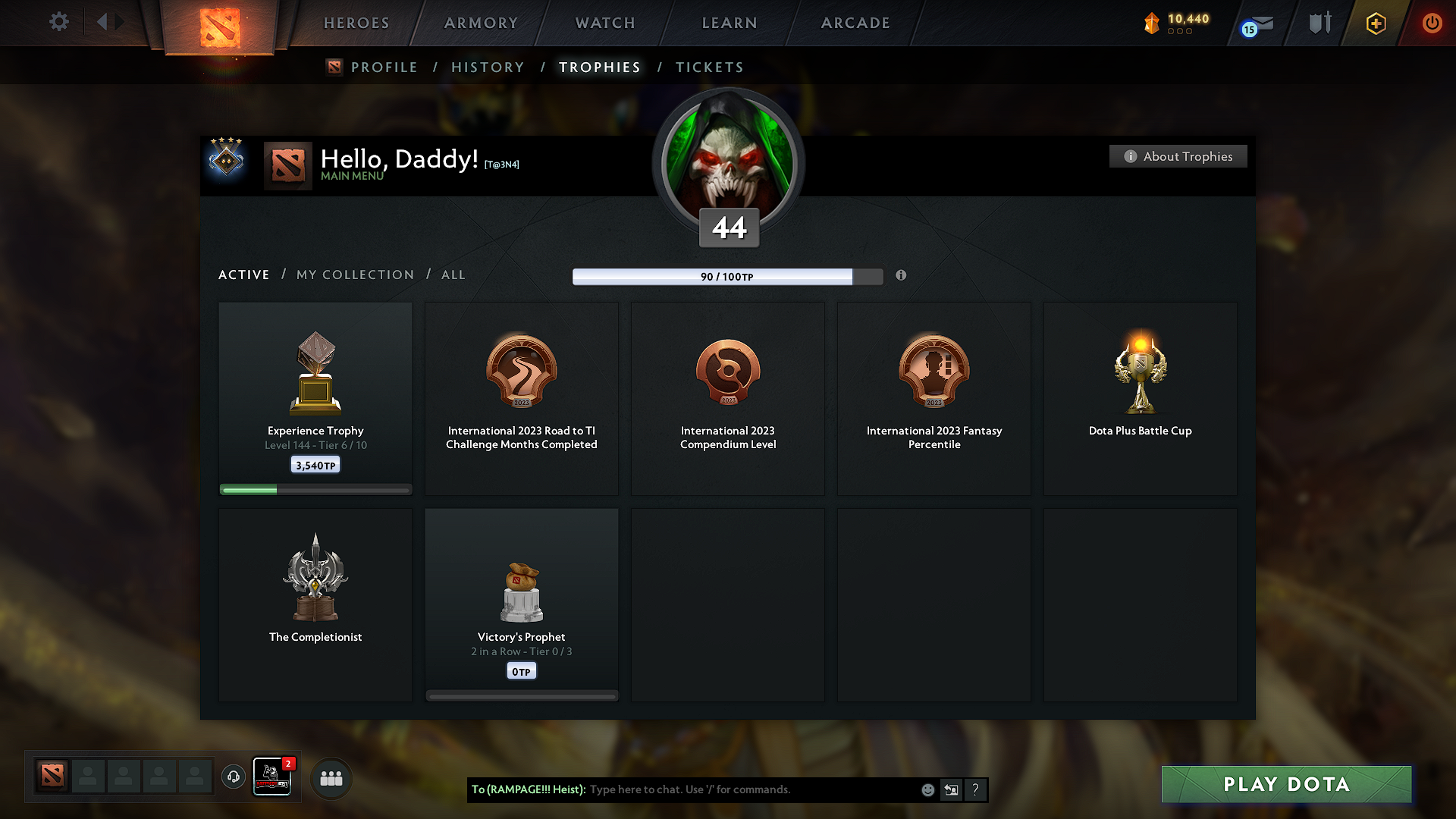The height and width of the screenshot is (819, 1456).
Task: Click the power button to exit
Action: (1432, 23)
